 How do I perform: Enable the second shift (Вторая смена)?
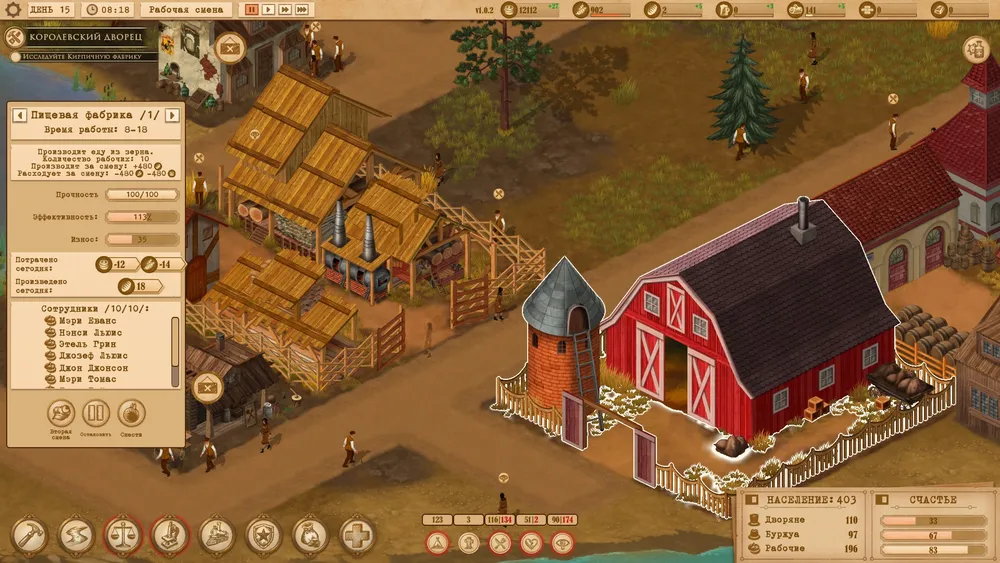click(62, 413)
